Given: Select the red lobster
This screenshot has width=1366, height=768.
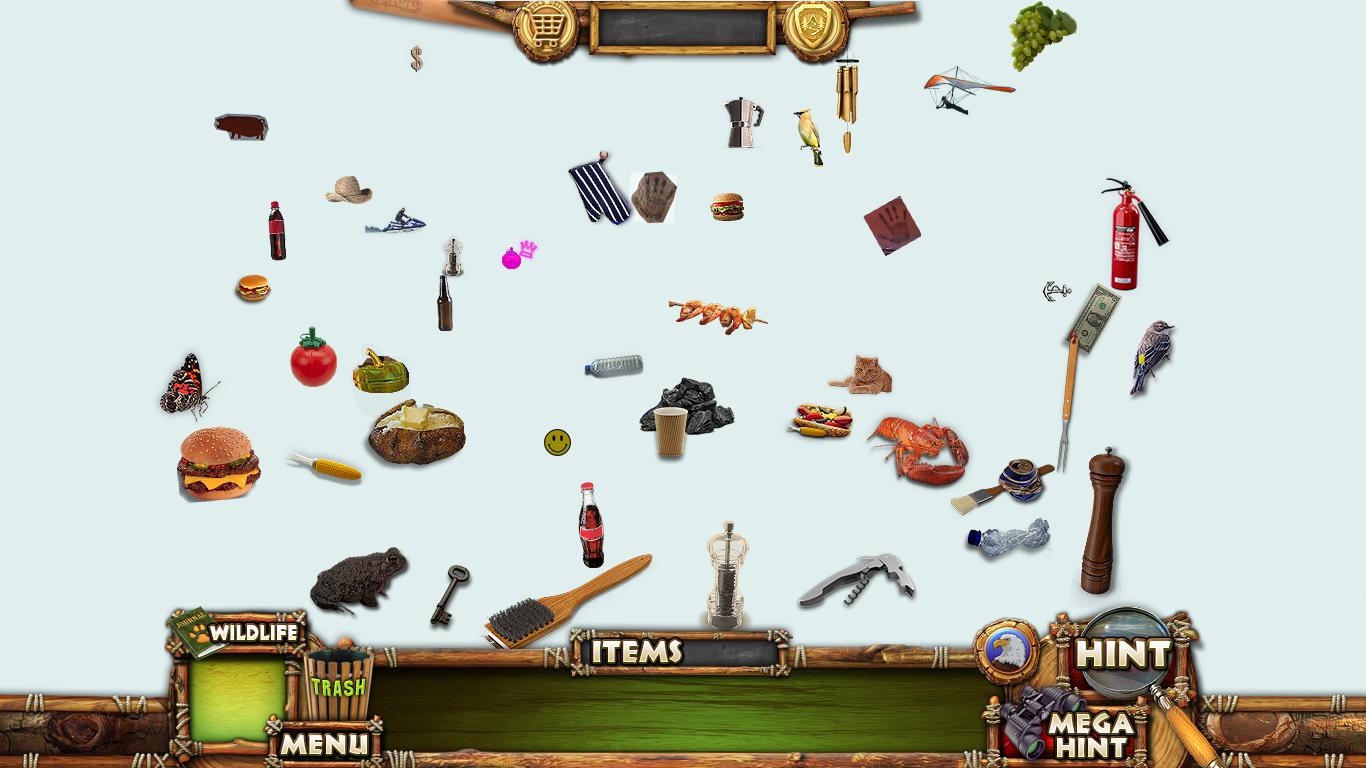Looking at the screenshot, I should (x=920, y=450).
